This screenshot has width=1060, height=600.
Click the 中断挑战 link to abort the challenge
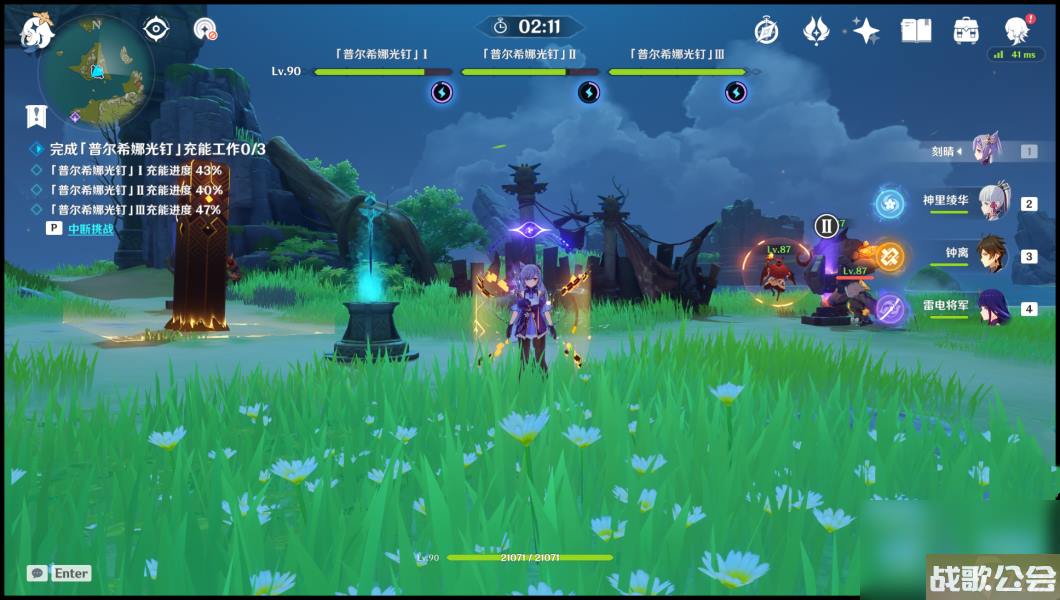(x=90, y=228)
